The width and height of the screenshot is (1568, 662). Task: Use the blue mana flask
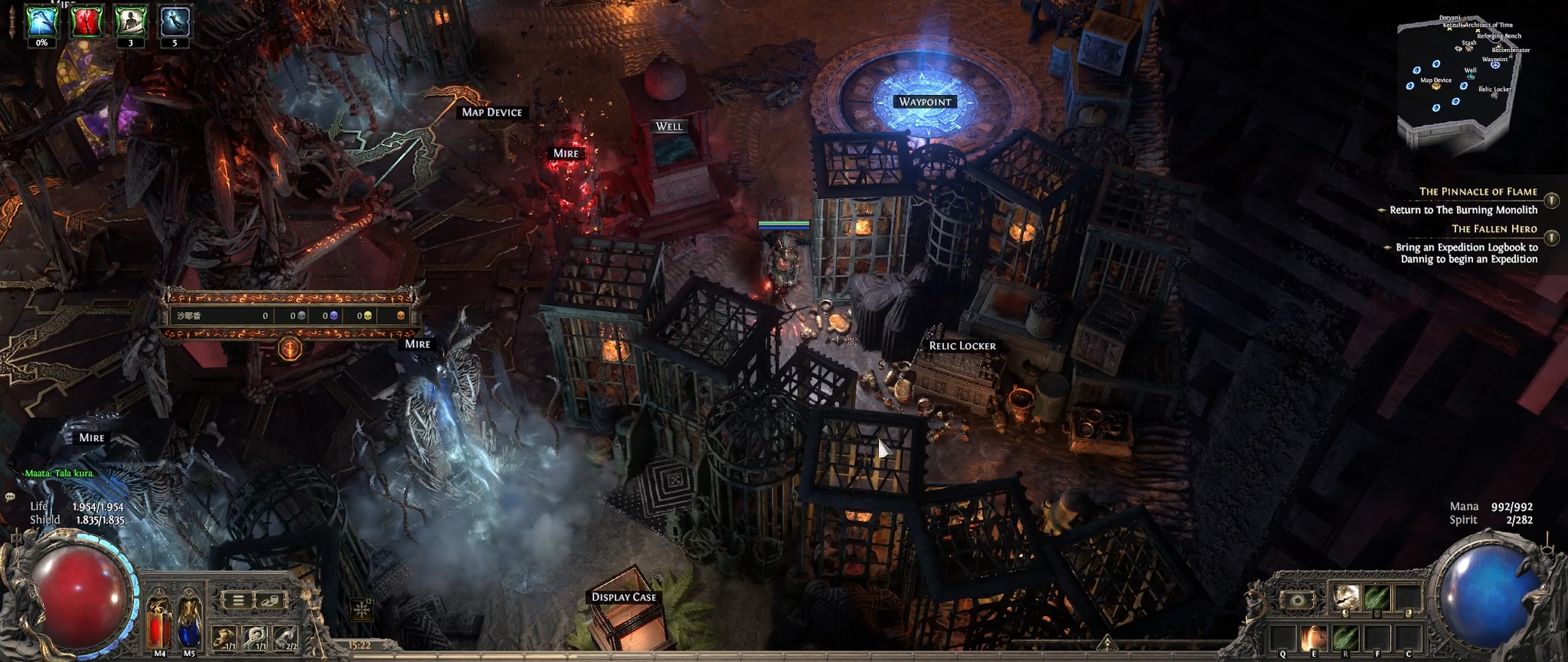(189, 626)
